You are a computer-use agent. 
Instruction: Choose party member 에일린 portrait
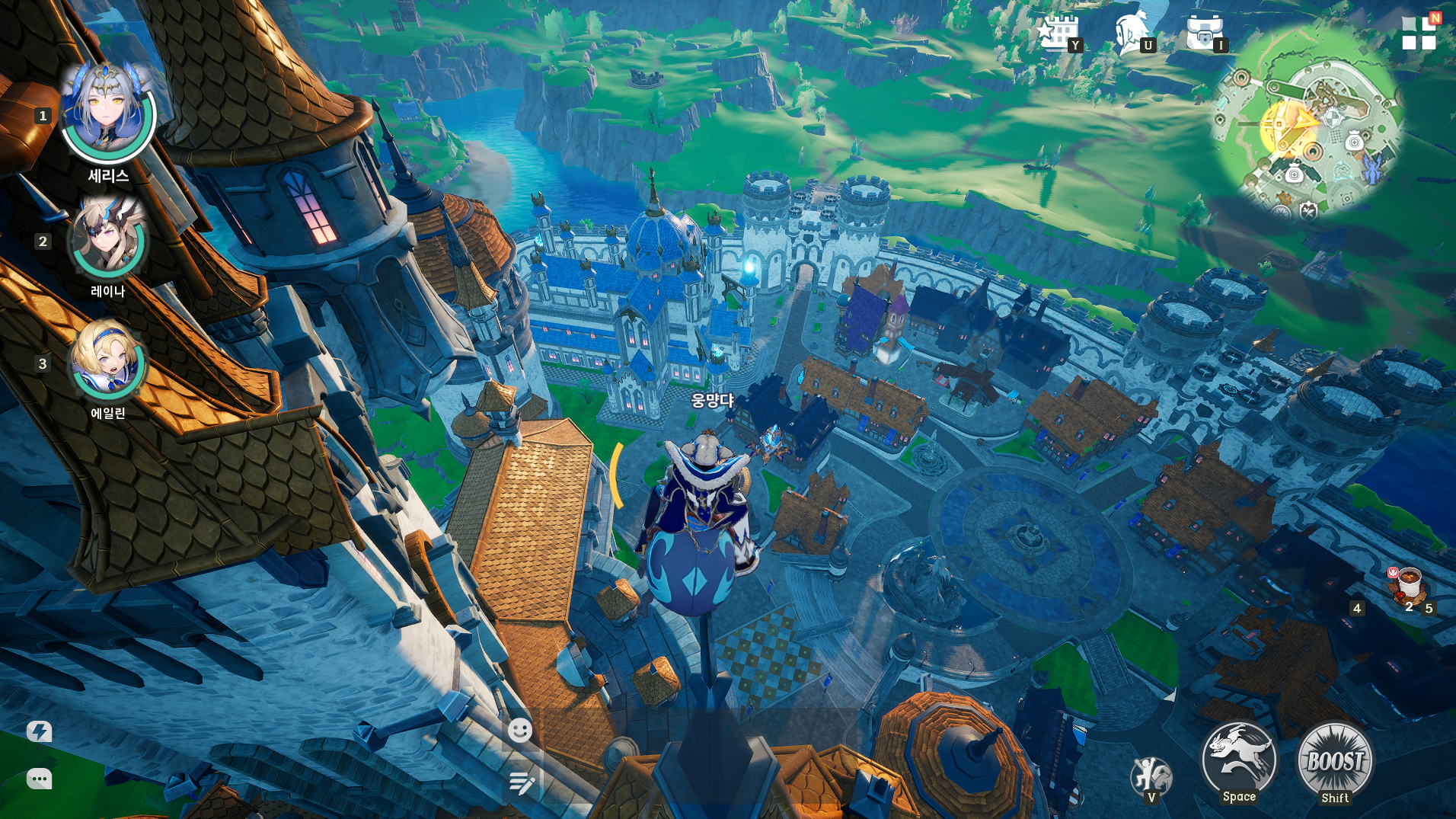coord(108,363)
